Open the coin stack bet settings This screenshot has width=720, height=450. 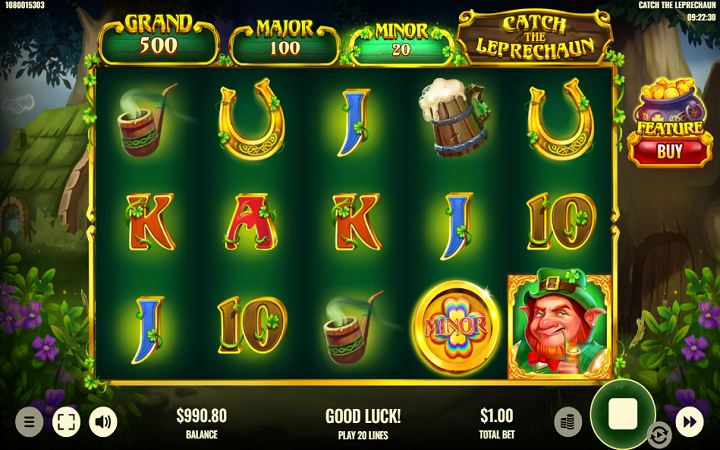point(568,422)
